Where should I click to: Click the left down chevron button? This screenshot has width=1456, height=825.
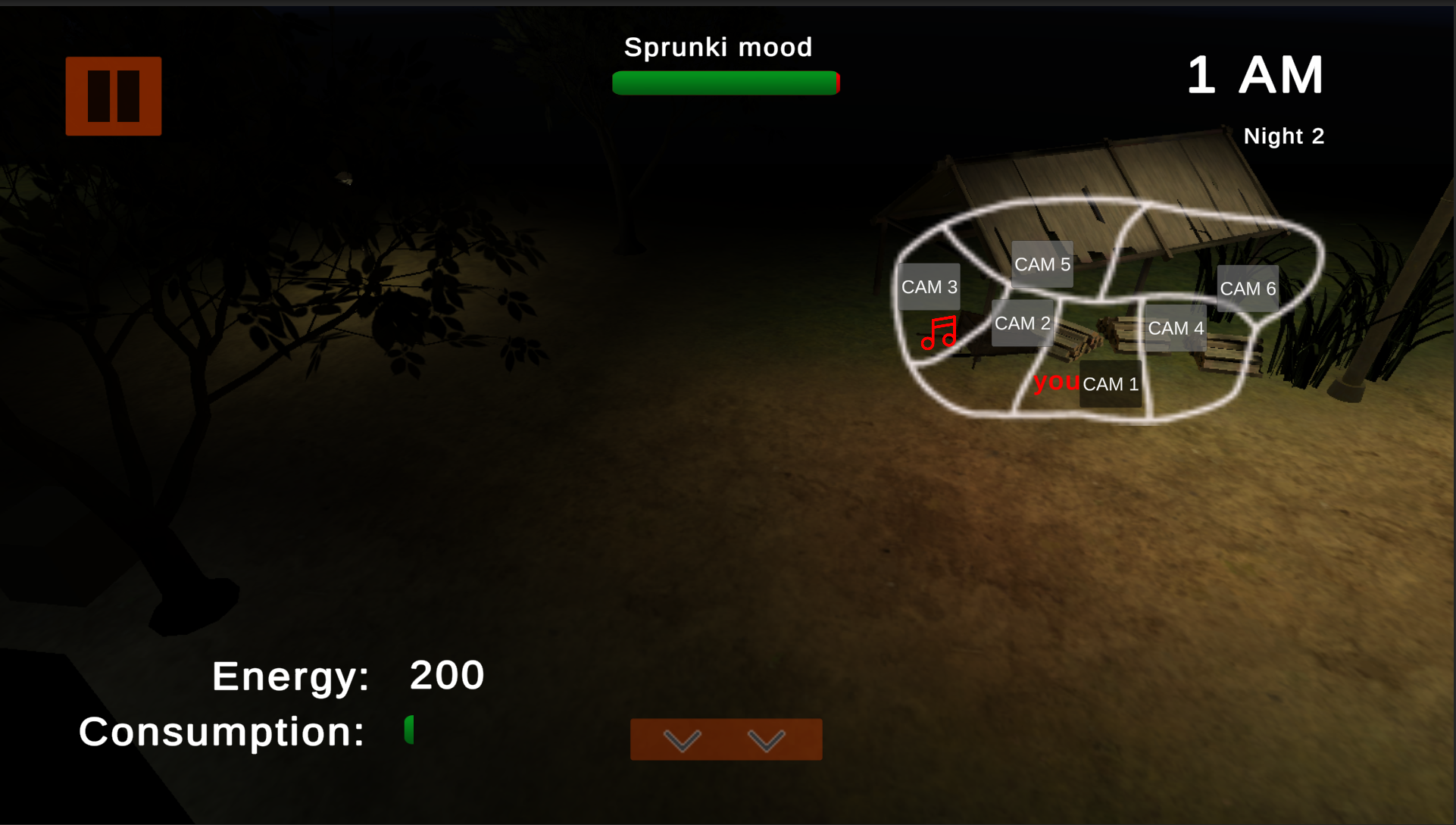(684, 740)
